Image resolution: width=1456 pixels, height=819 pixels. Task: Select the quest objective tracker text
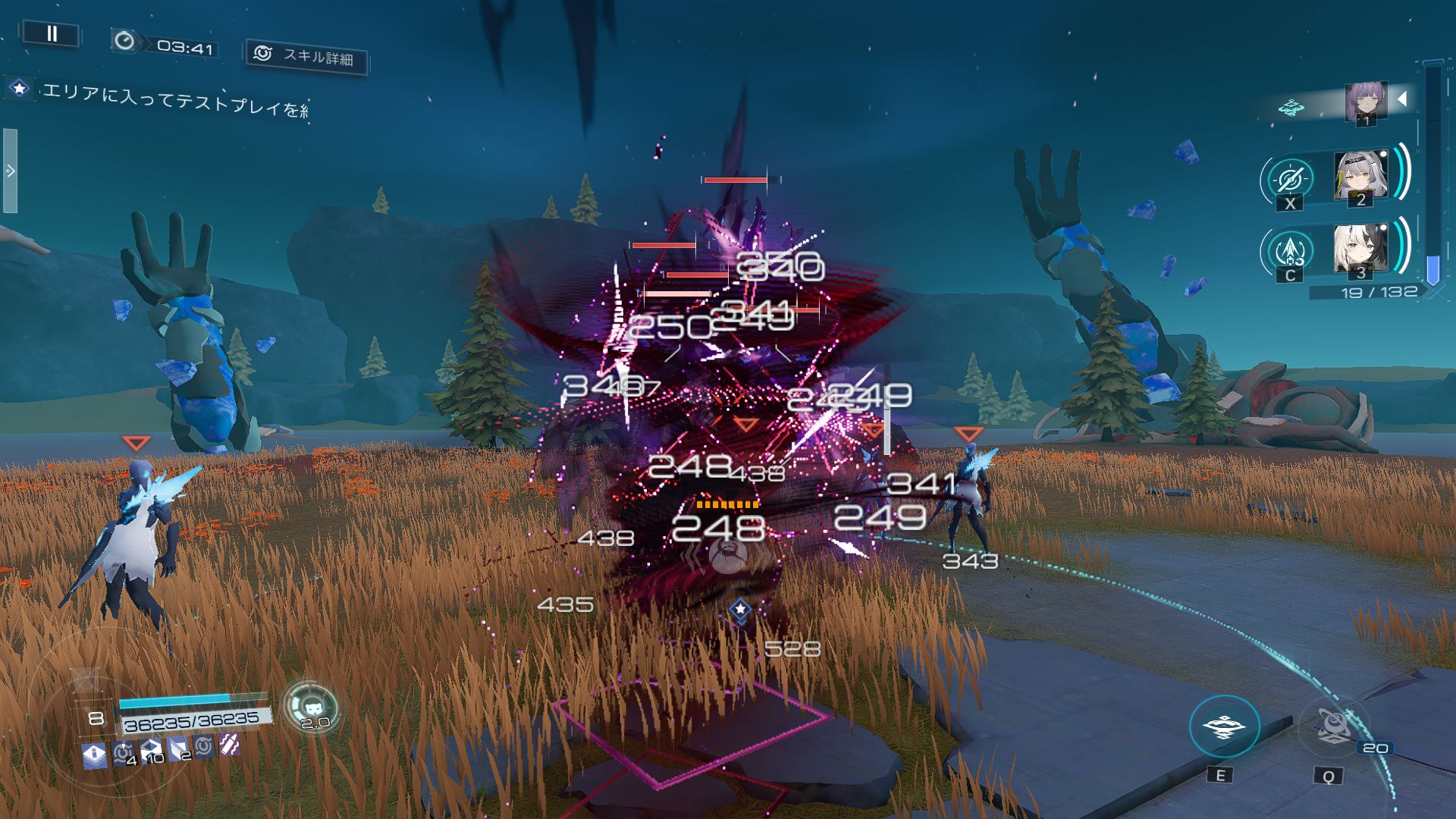(174, 99)
